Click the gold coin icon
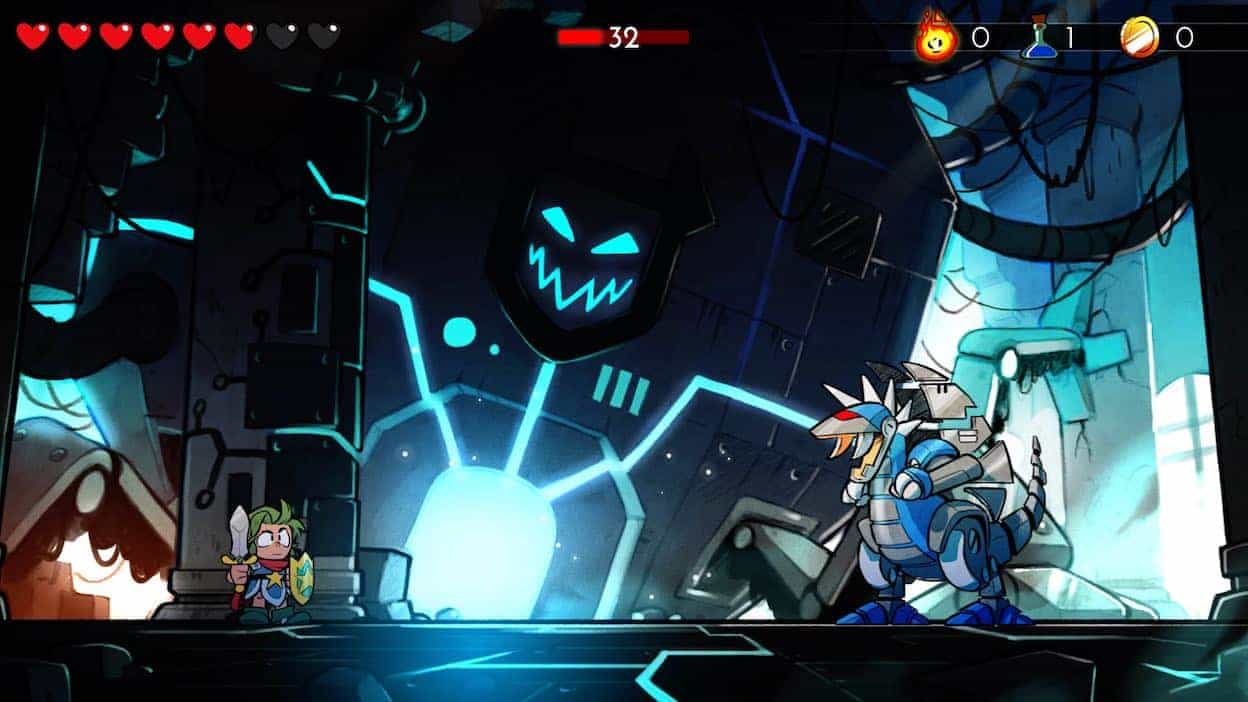Image resolution: width=1248 pixels, height=702 pixels. pos(1140,38)
